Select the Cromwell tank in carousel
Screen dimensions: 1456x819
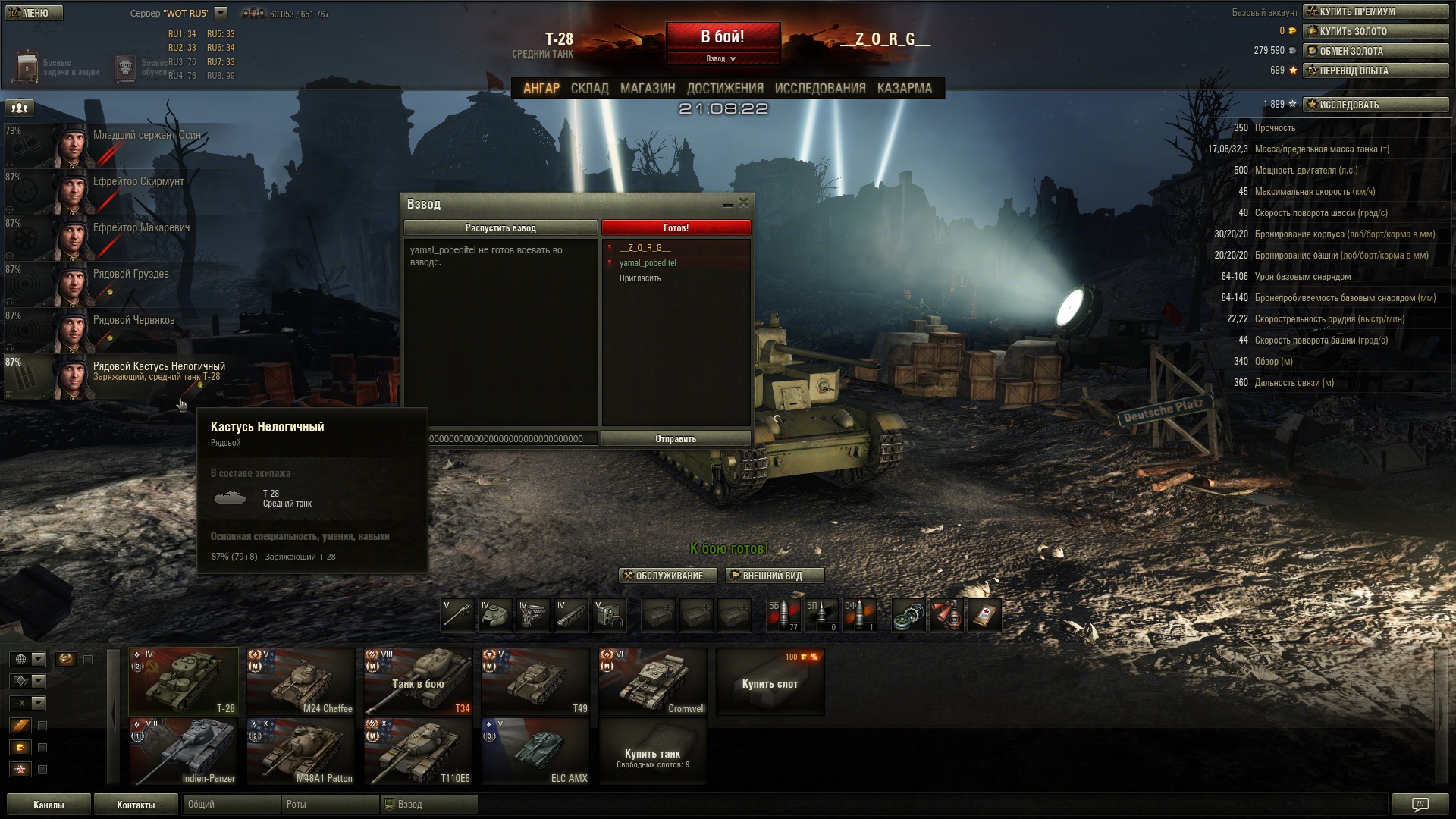[x=652, y=681]
